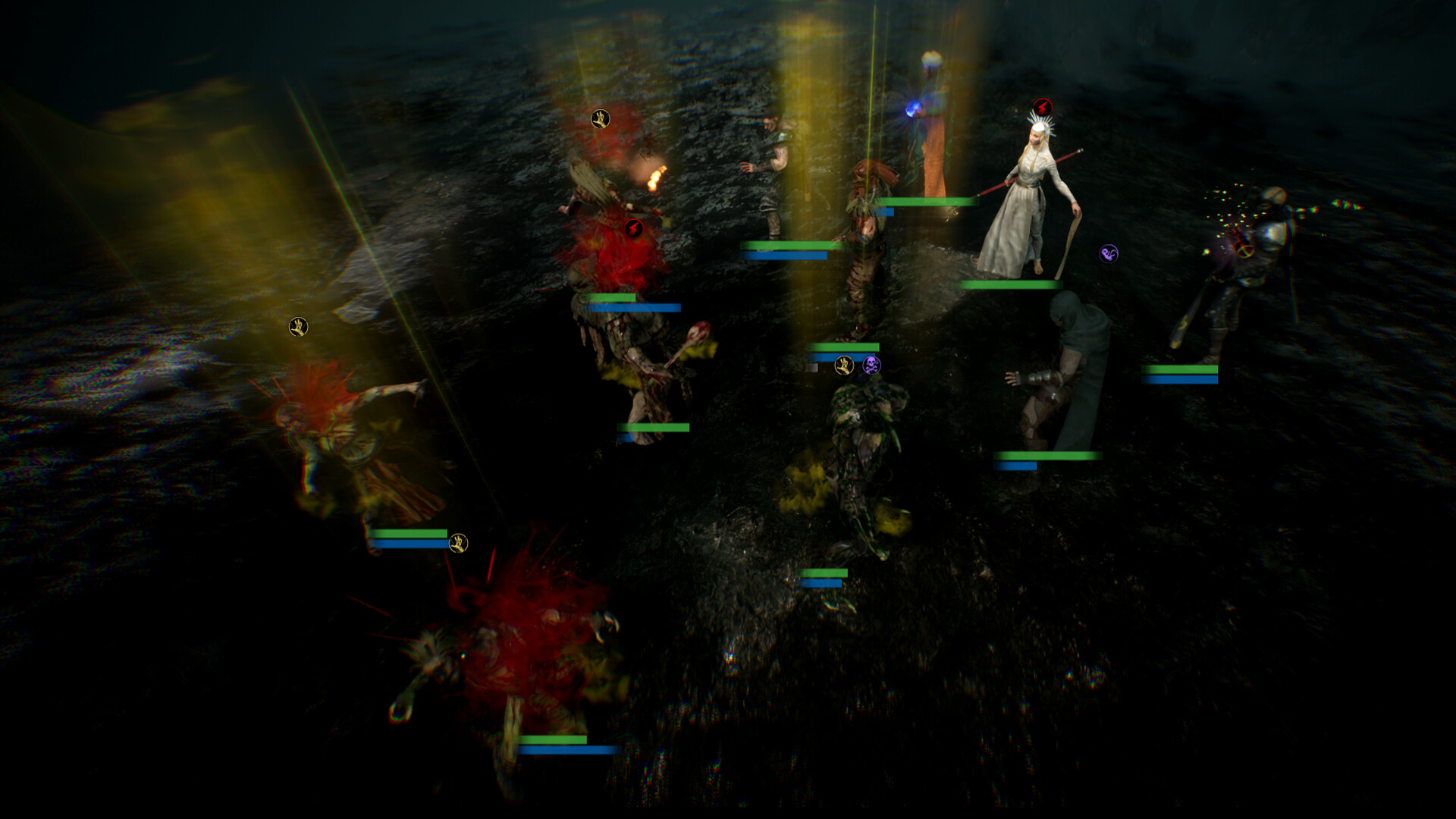Select the shirtless brawler at top center

point(773,152)
